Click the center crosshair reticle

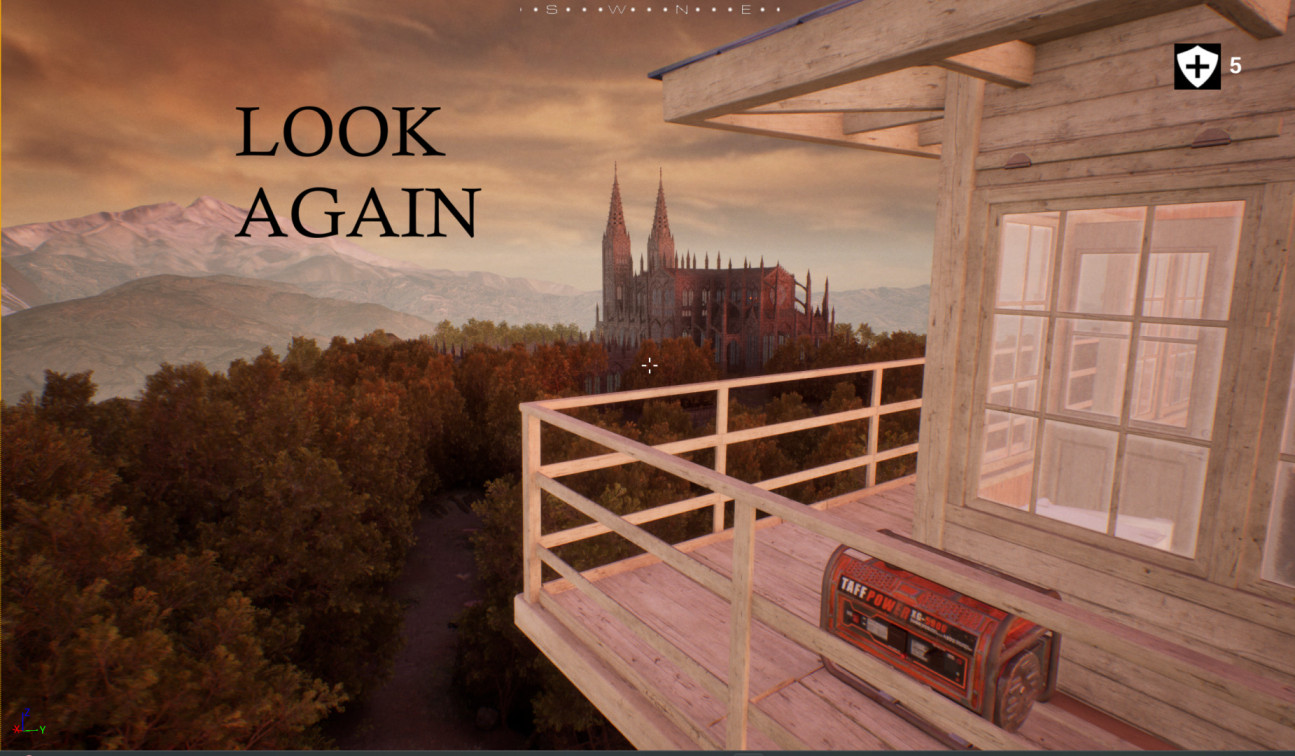pyautogui.click(x=649, y=366)
